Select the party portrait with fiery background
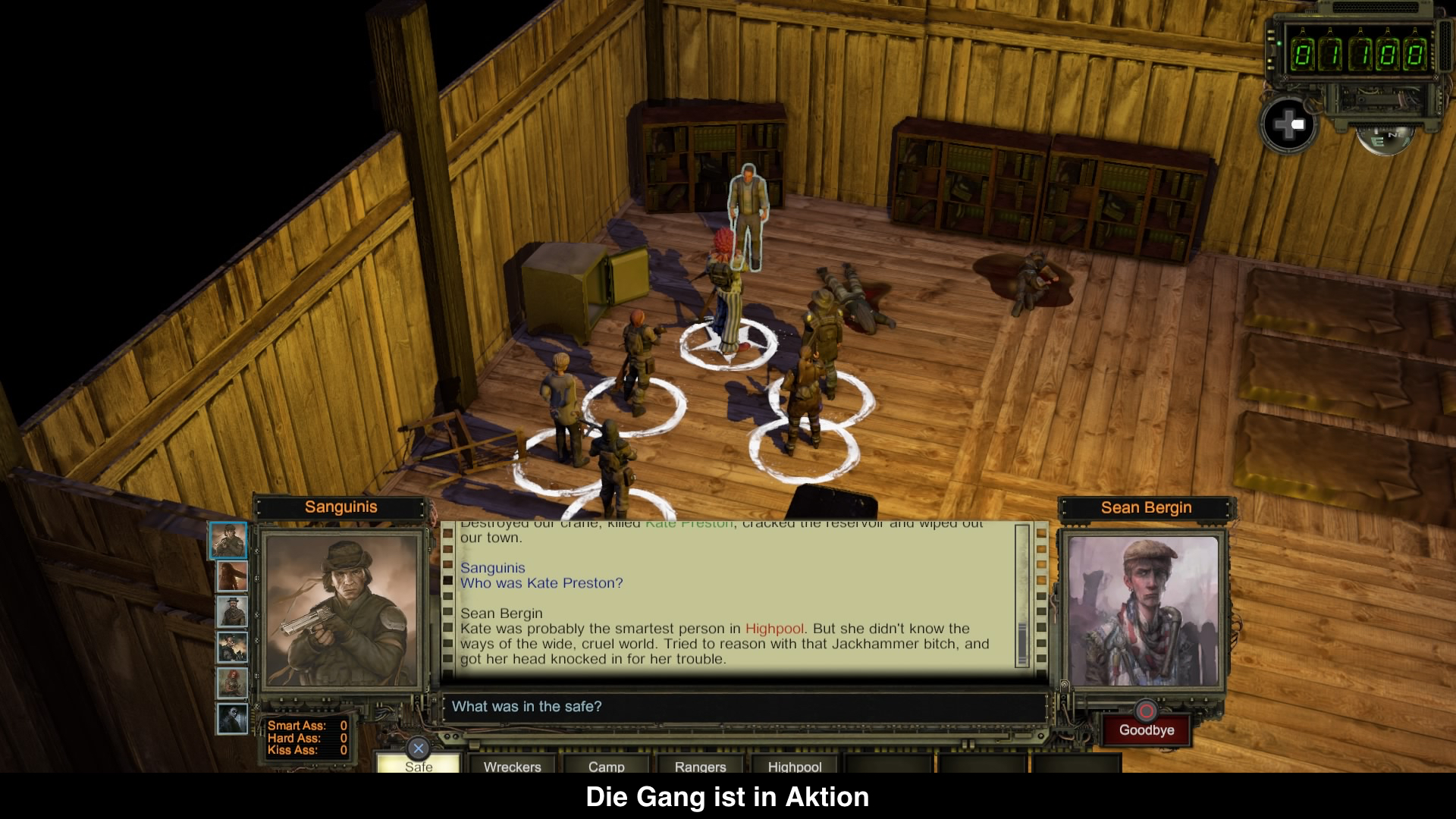The image size is (1456, 819). (232, 647)
